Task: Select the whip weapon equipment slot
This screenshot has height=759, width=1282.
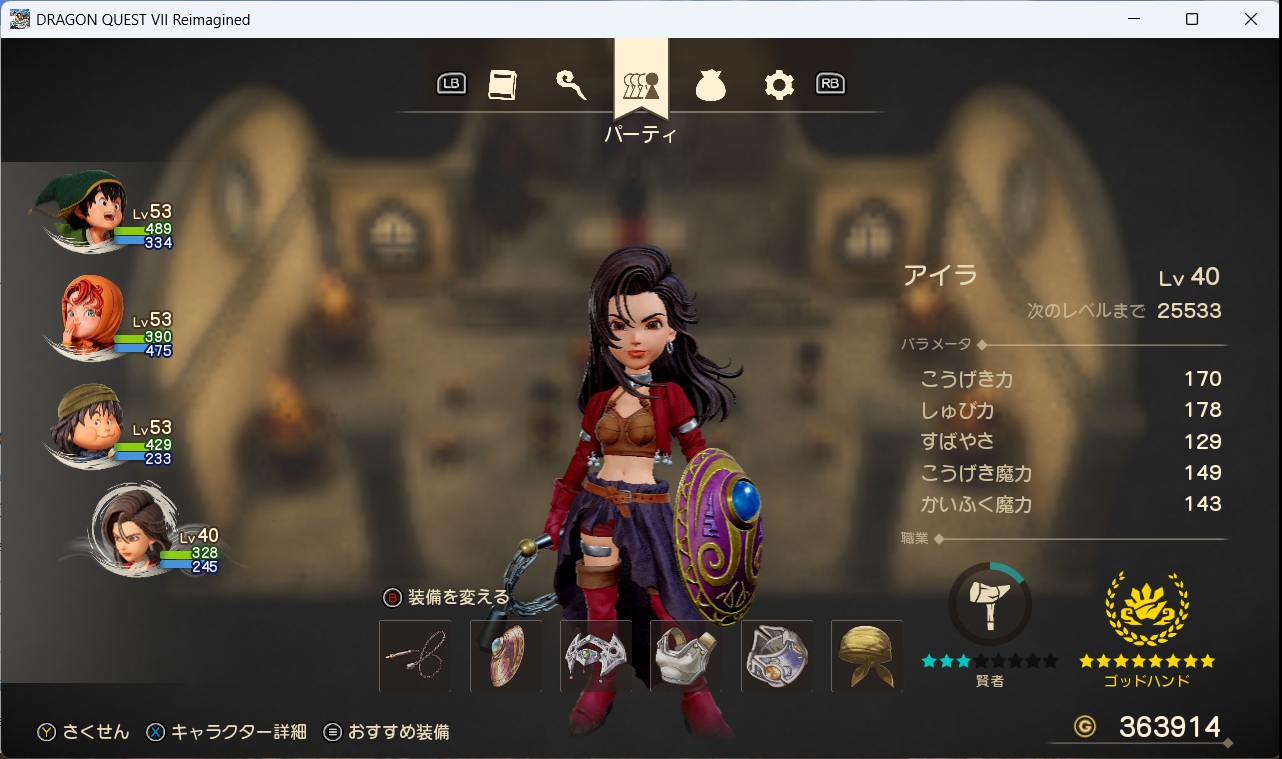Action: point(415,656)
